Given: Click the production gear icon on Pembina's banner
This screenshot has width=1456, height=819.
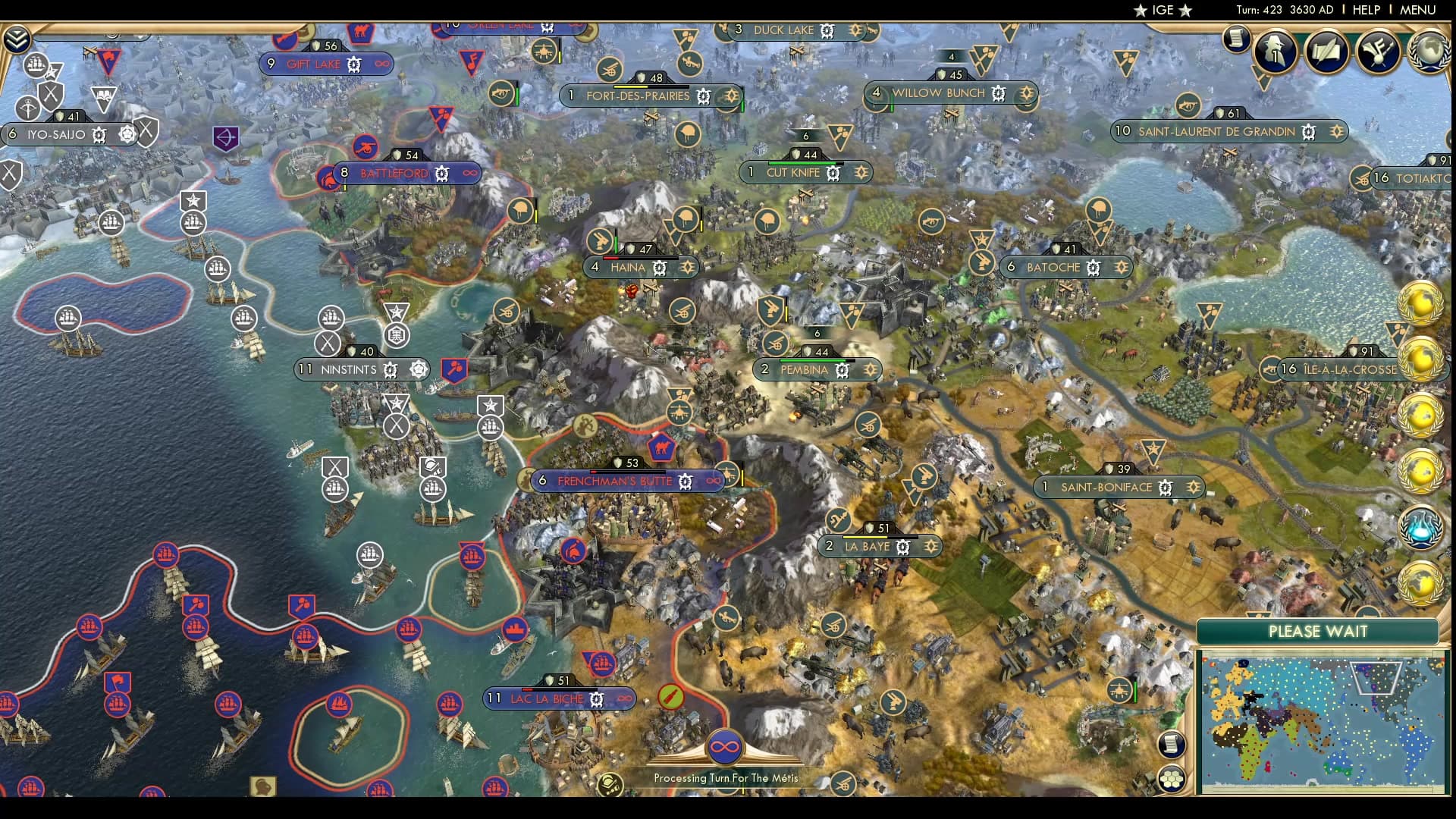Looking at the screenshot, I should 844,370.
